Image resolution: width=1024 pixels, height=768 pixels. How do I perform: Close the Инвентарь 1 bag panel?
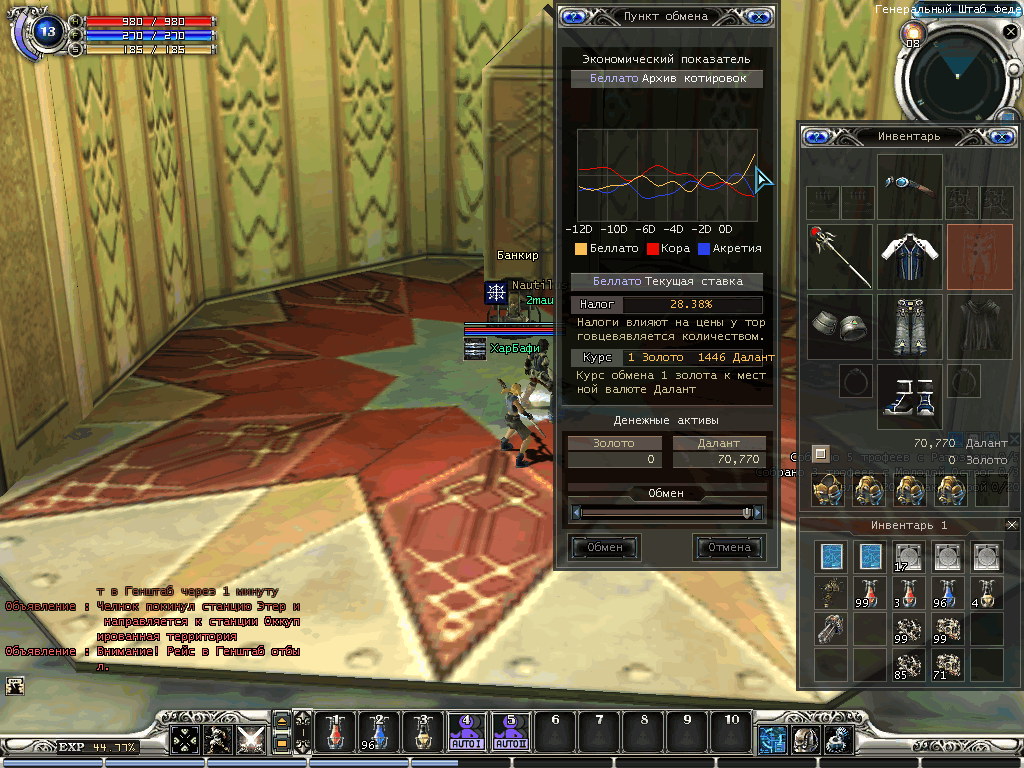(x=1011, y=525)
